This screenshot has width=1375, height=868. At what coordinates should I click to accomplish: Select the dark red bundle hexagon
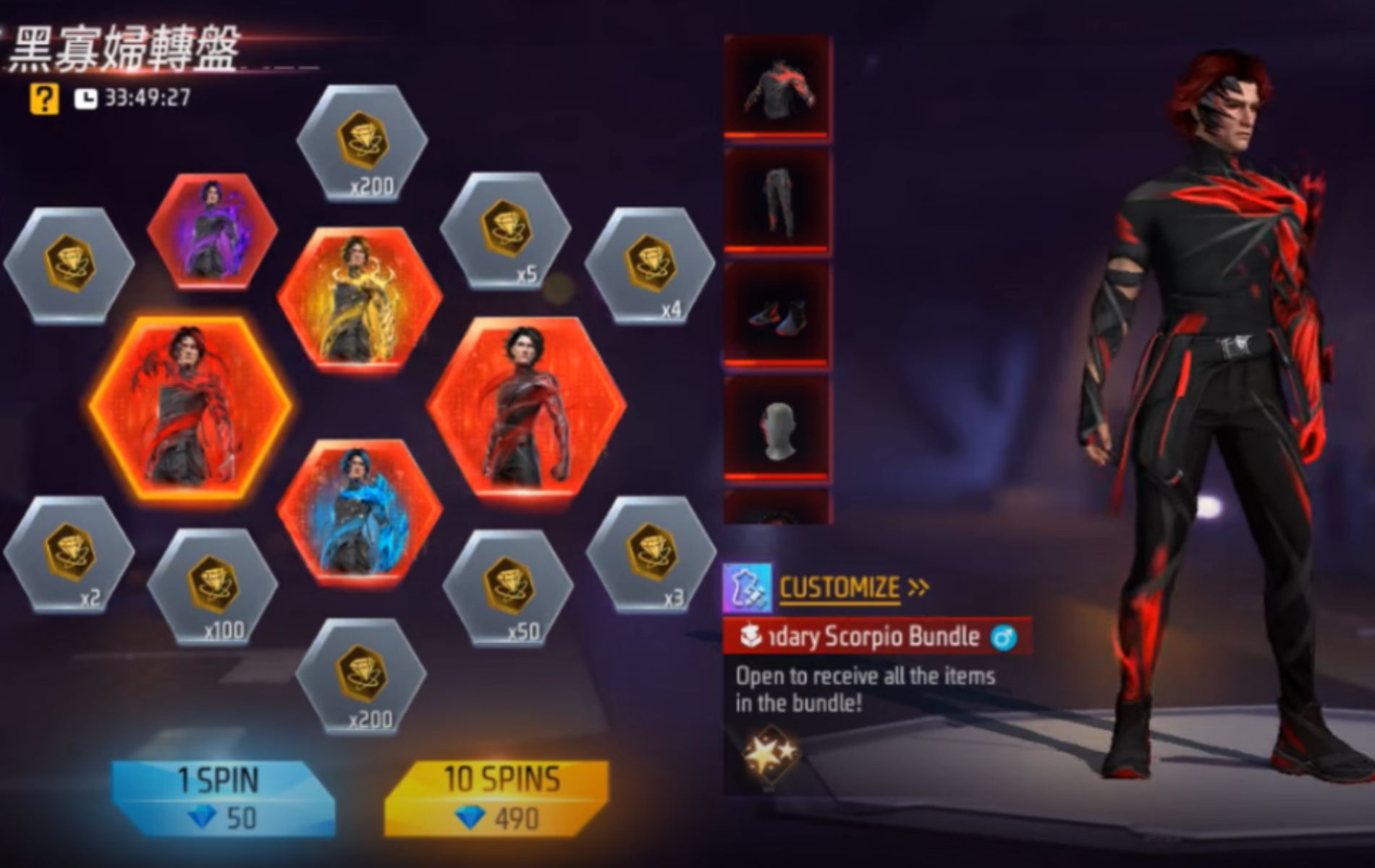click(x=527, y=407)
